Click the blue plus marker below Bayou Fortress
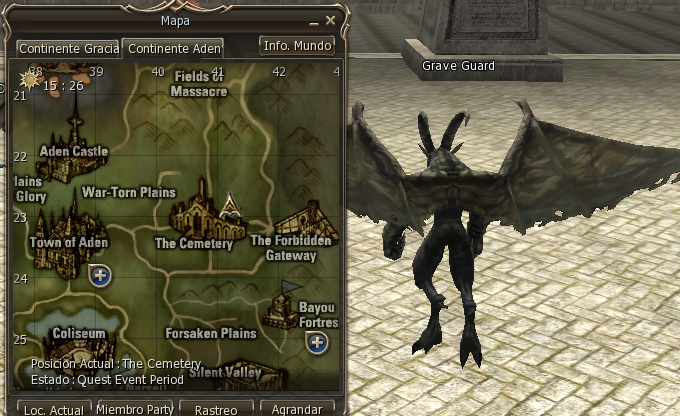Image resolution: width=680 pixels, height=416 pixels. (317, 342)
